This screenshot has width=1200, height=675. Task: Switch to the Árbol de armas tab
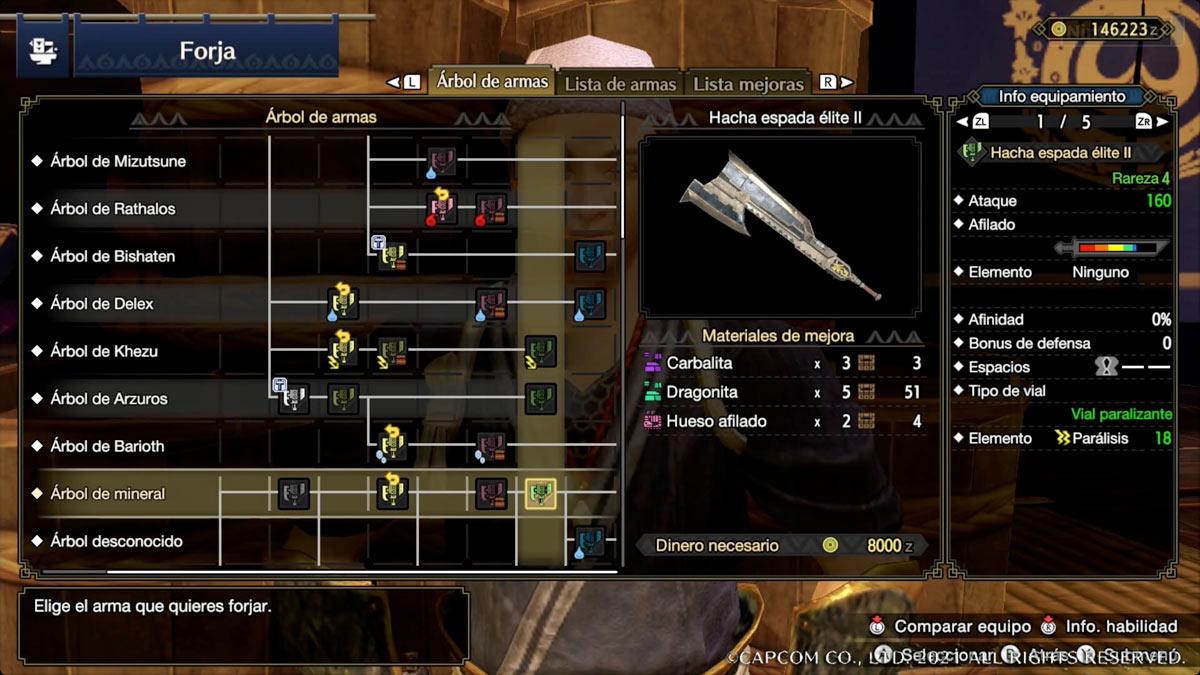[492, 82]
